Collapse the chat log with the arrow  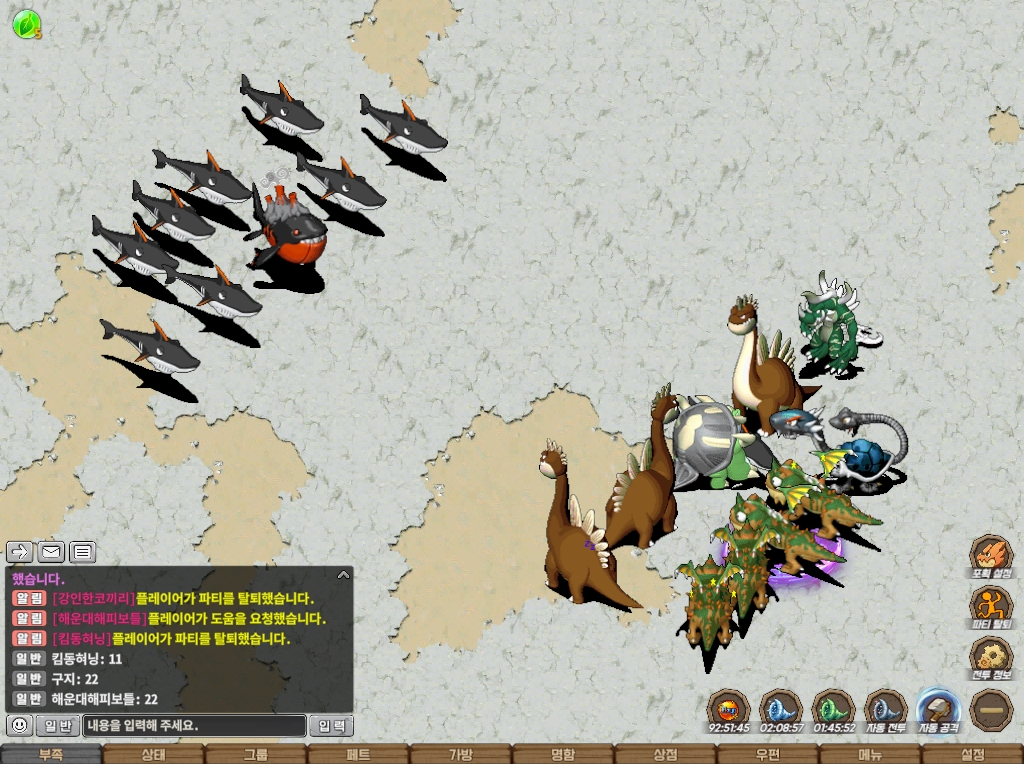coord(343,575)
